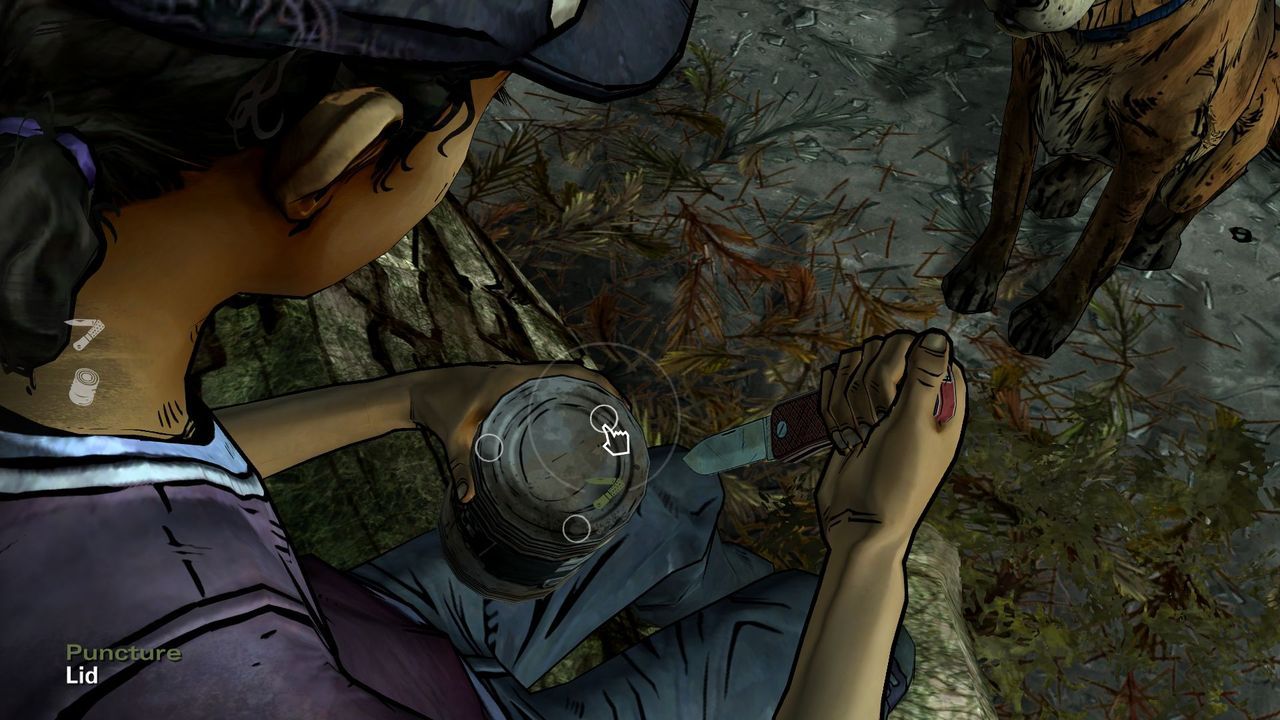Screen dimensions: 1280x720
Task: Click the hand cursor on the can lid
Action: tap(618, 438)
